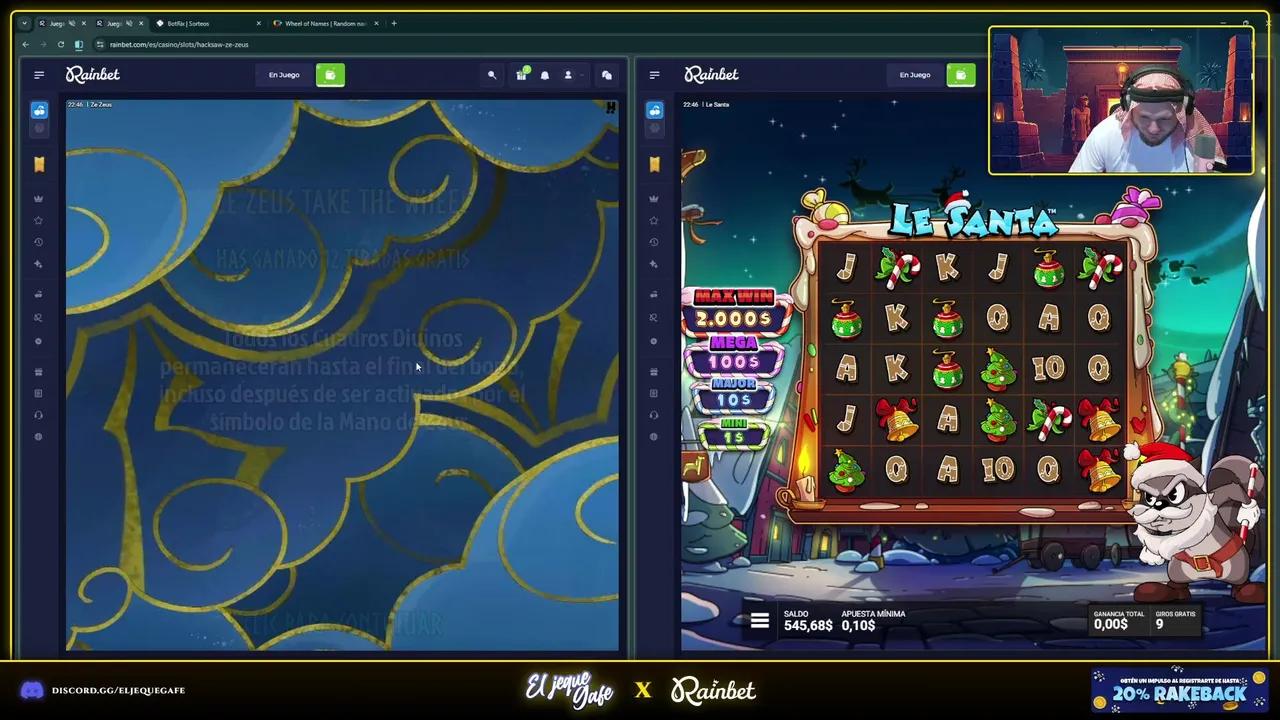
Task: Select the Casino icon in the left sidebar
Action: pos(39,110)
